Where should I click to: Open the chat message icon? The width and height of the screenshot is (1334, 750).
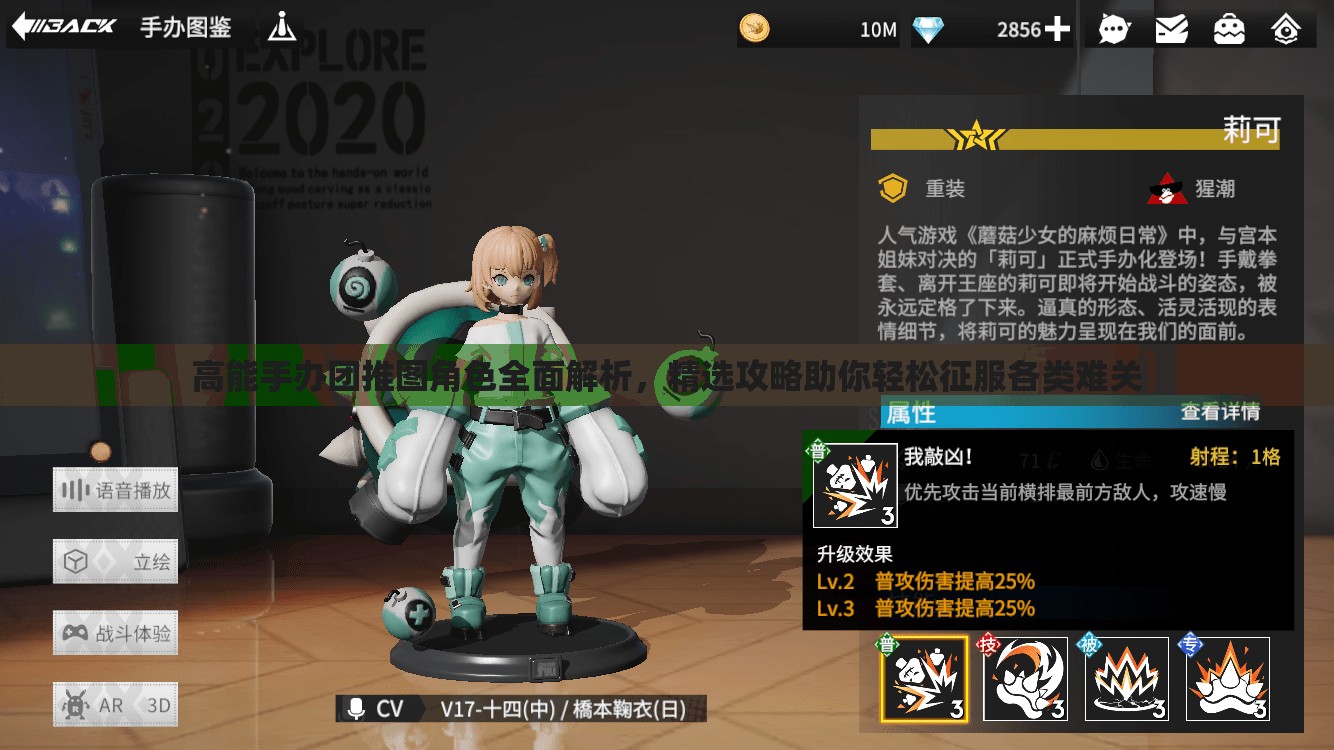point(1114,29)
